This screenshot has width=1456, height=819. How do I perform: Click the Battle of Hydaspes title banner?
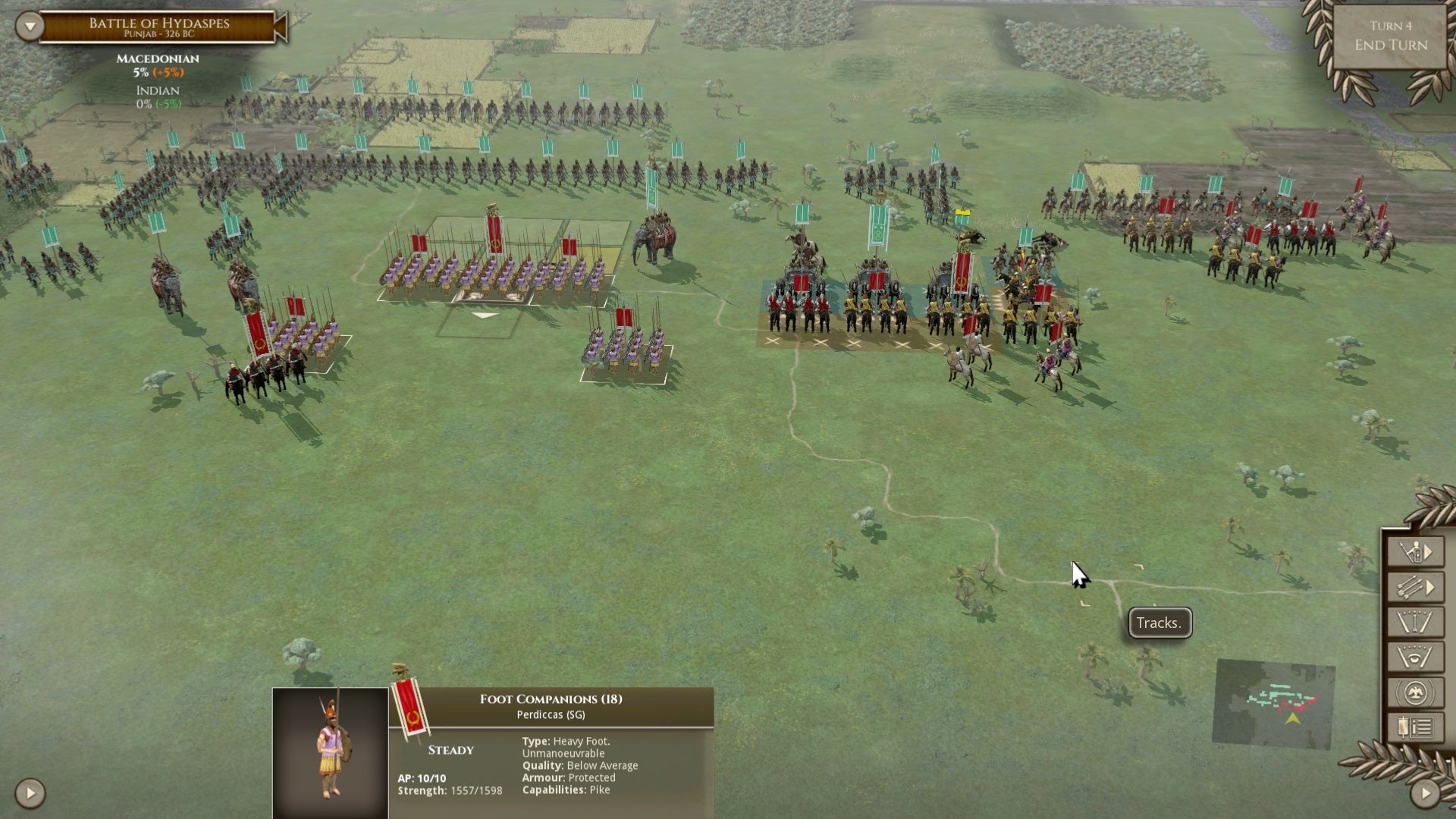click(x=155, y=24)
